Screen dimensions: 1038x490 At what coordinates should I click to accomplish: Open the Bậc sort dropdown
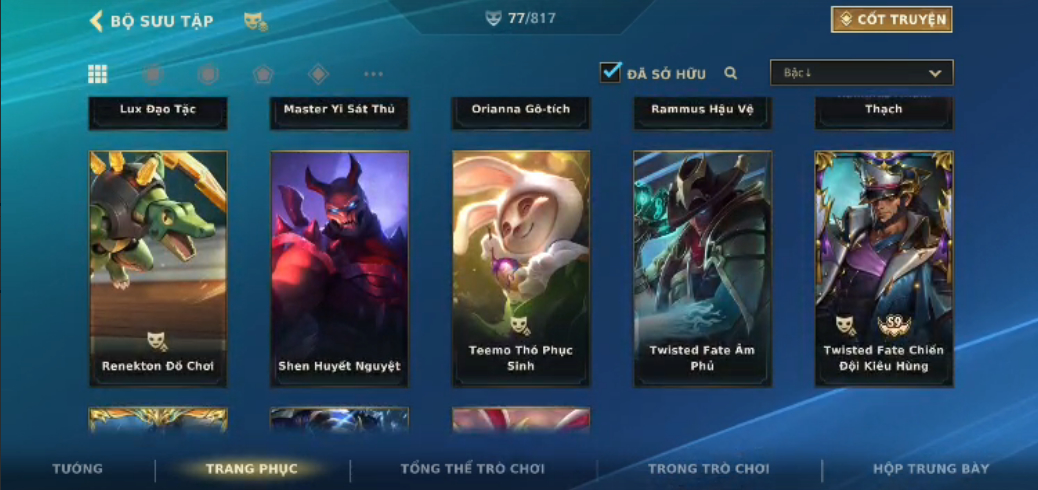tap(861, 73)
